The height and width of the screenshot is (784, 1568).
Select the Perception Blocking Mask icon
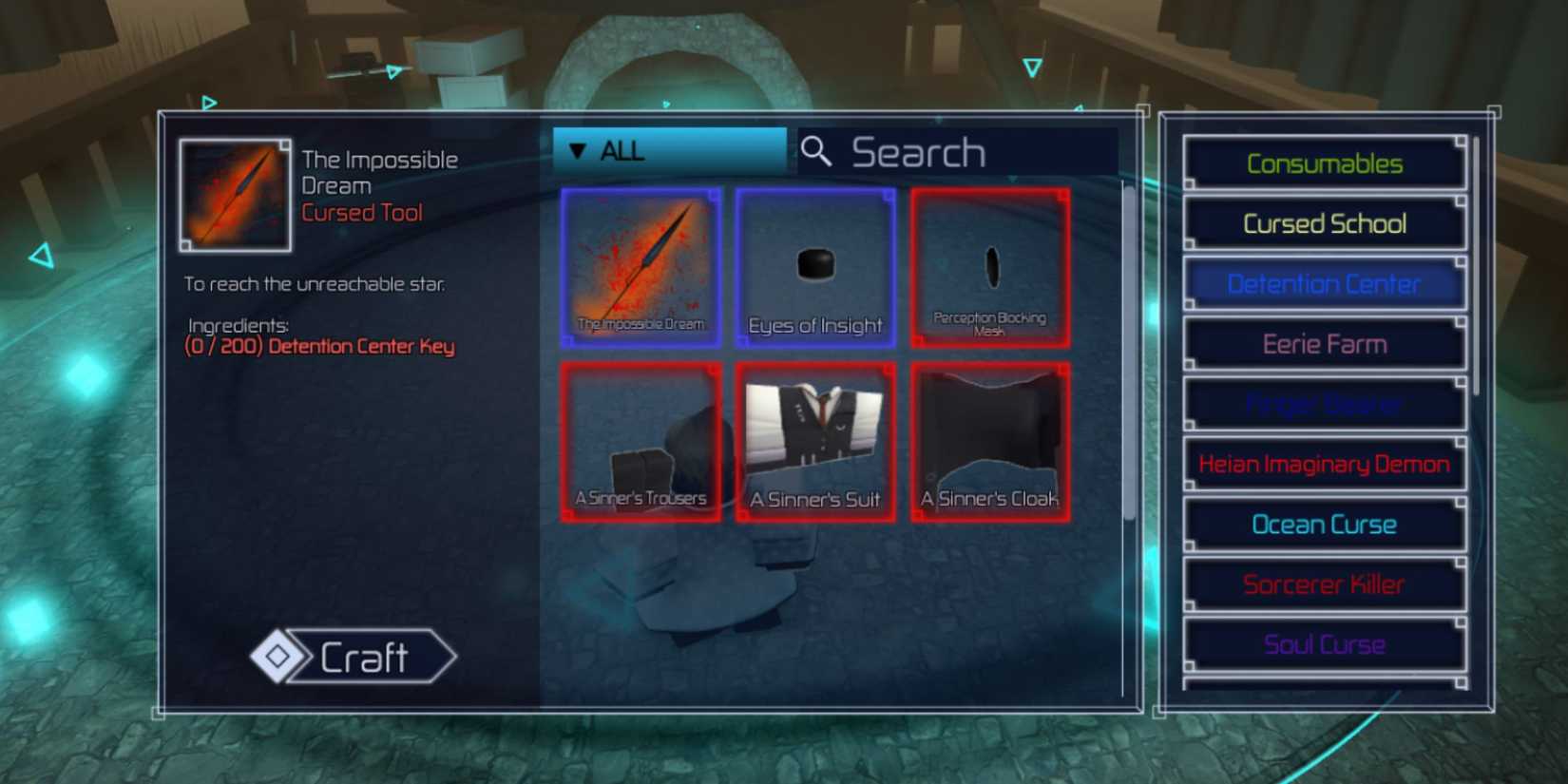click(x=991, y=266)
